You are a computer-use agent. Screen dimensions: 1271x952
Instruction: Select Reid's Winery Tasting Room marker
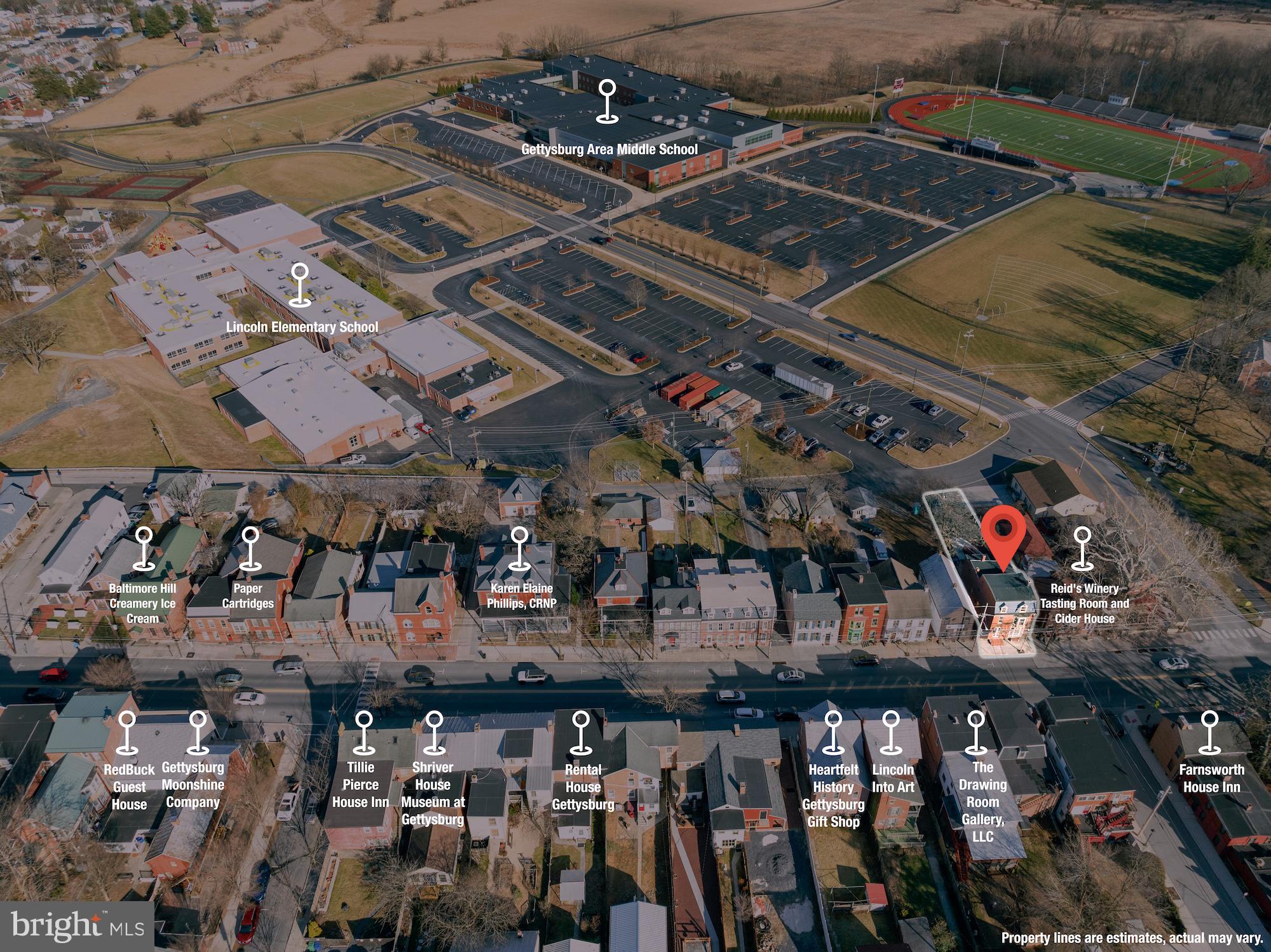[1082, 548]
